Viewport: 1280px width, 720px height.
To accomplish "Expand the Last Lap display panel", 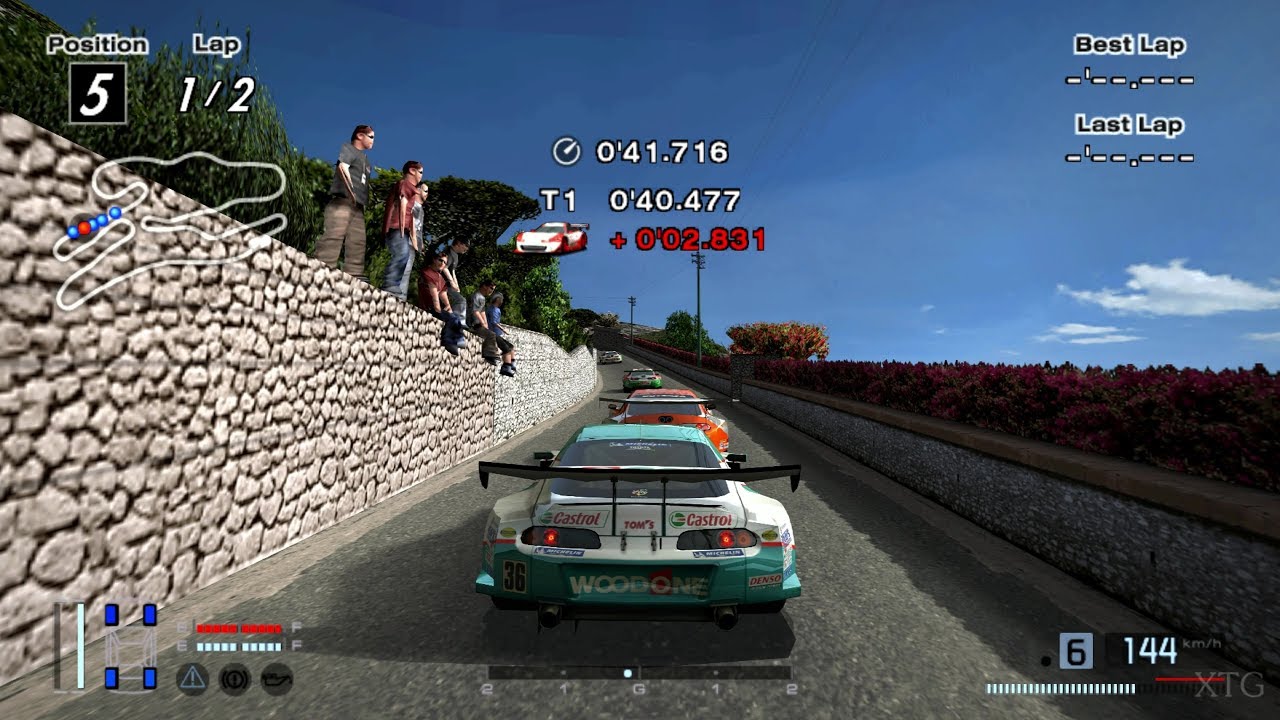I will click(1130, 140).
